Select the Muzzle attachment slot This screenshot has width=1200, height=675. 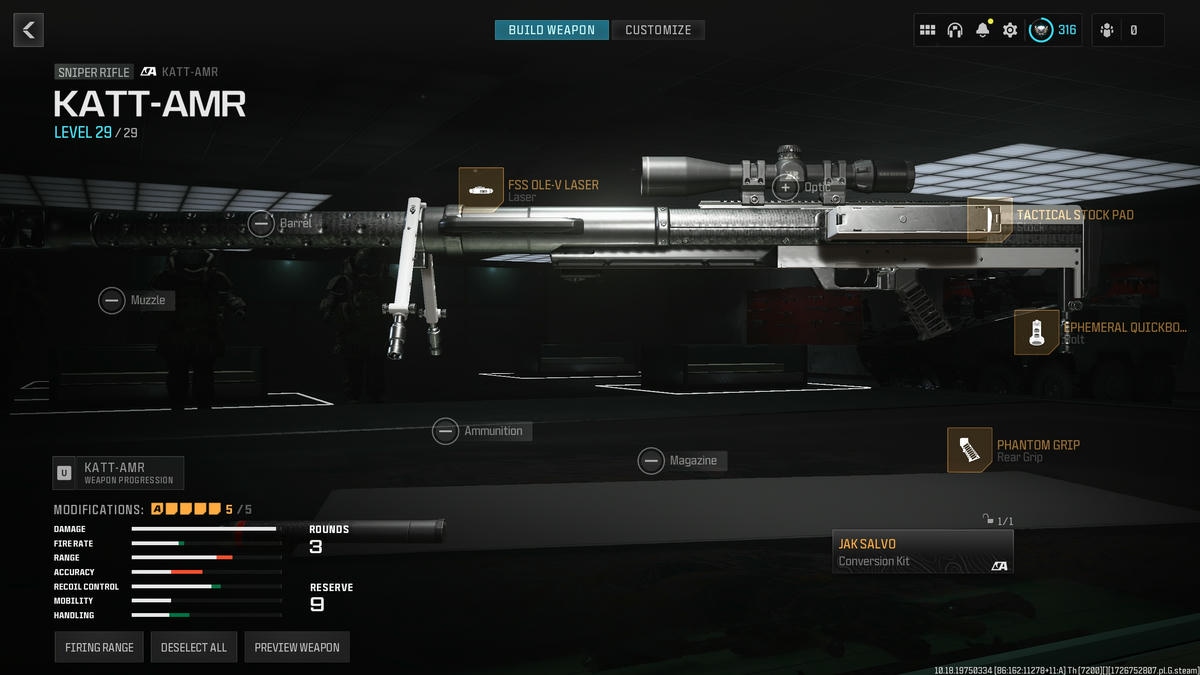[112, 300]
